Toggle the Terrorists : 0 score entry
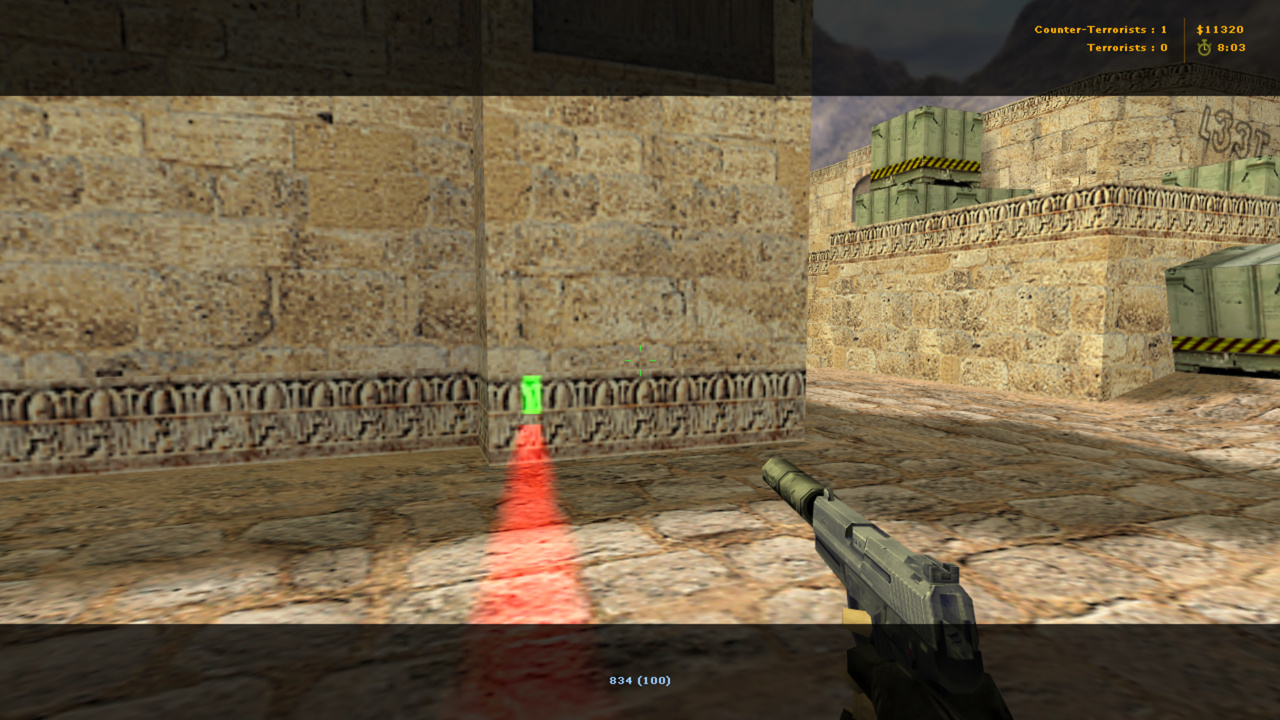The height and width of the screenshot is (720, 1280). tap(1127, 47)
